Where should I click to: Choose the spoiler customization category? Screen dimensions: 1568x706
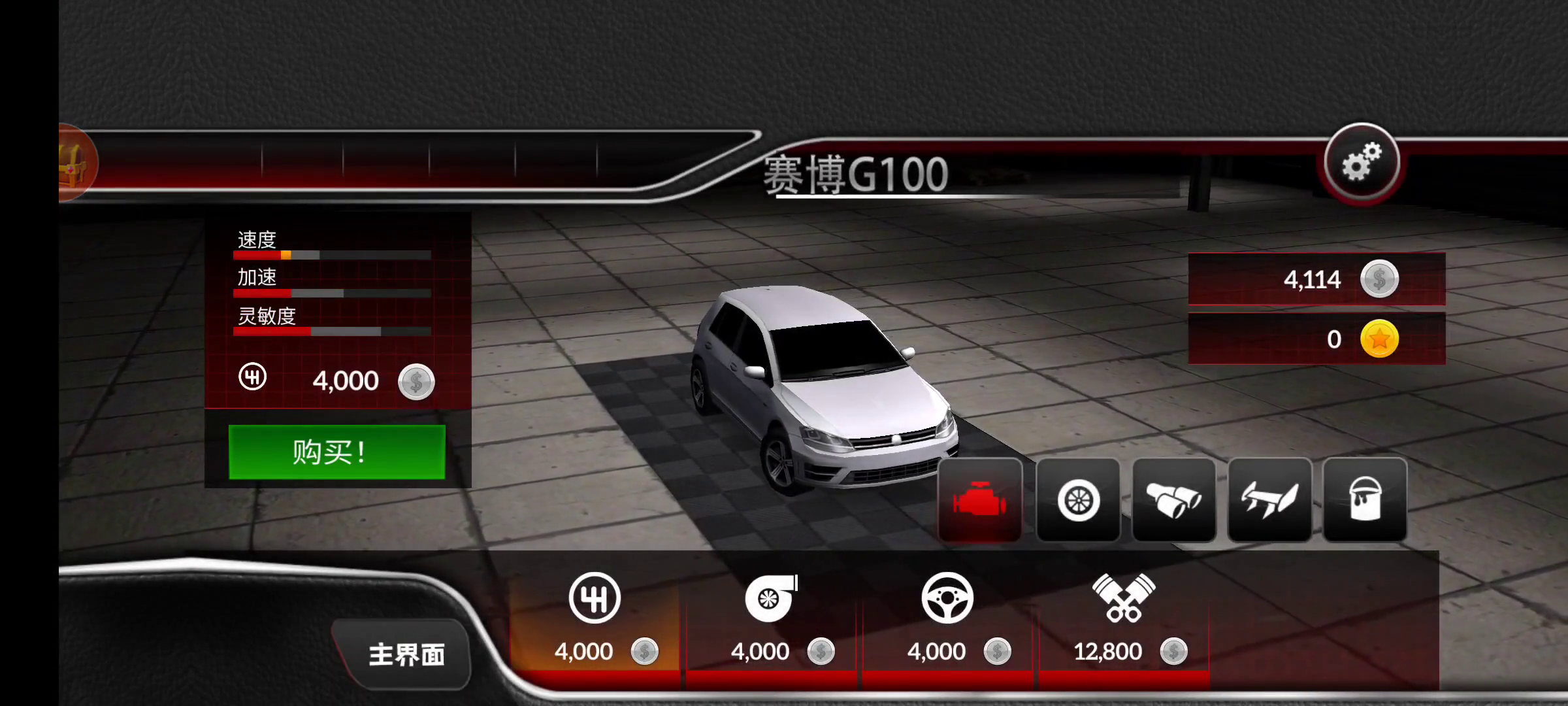(x=1269, y=500)
